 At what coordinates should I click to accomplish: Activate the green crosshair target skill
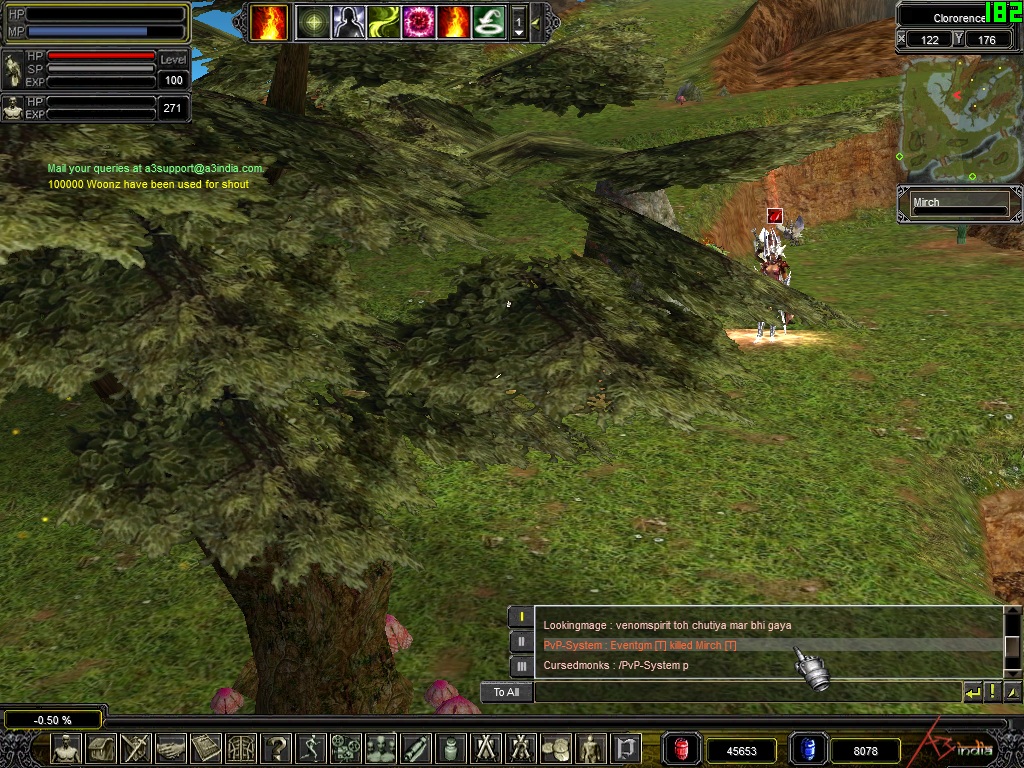pos(313,22)
